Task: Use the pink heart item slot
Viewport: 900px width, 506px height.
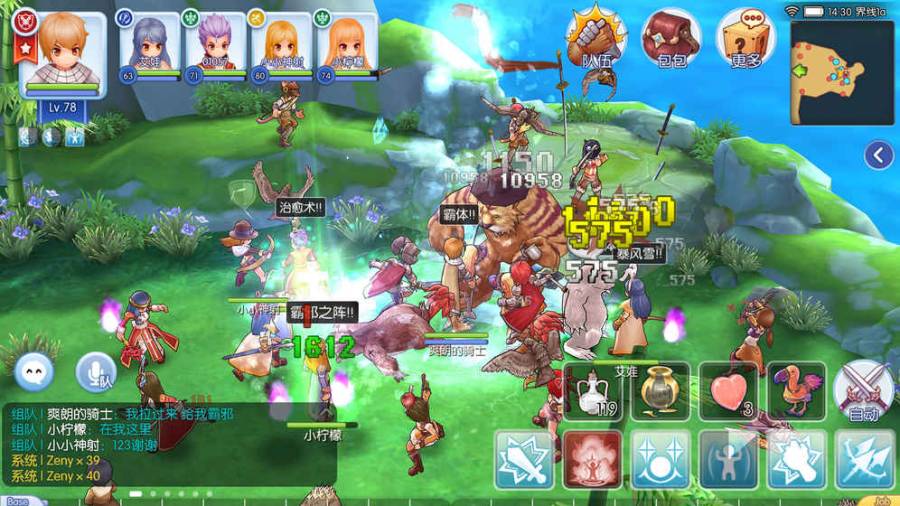Action: [x=729, y=390]
